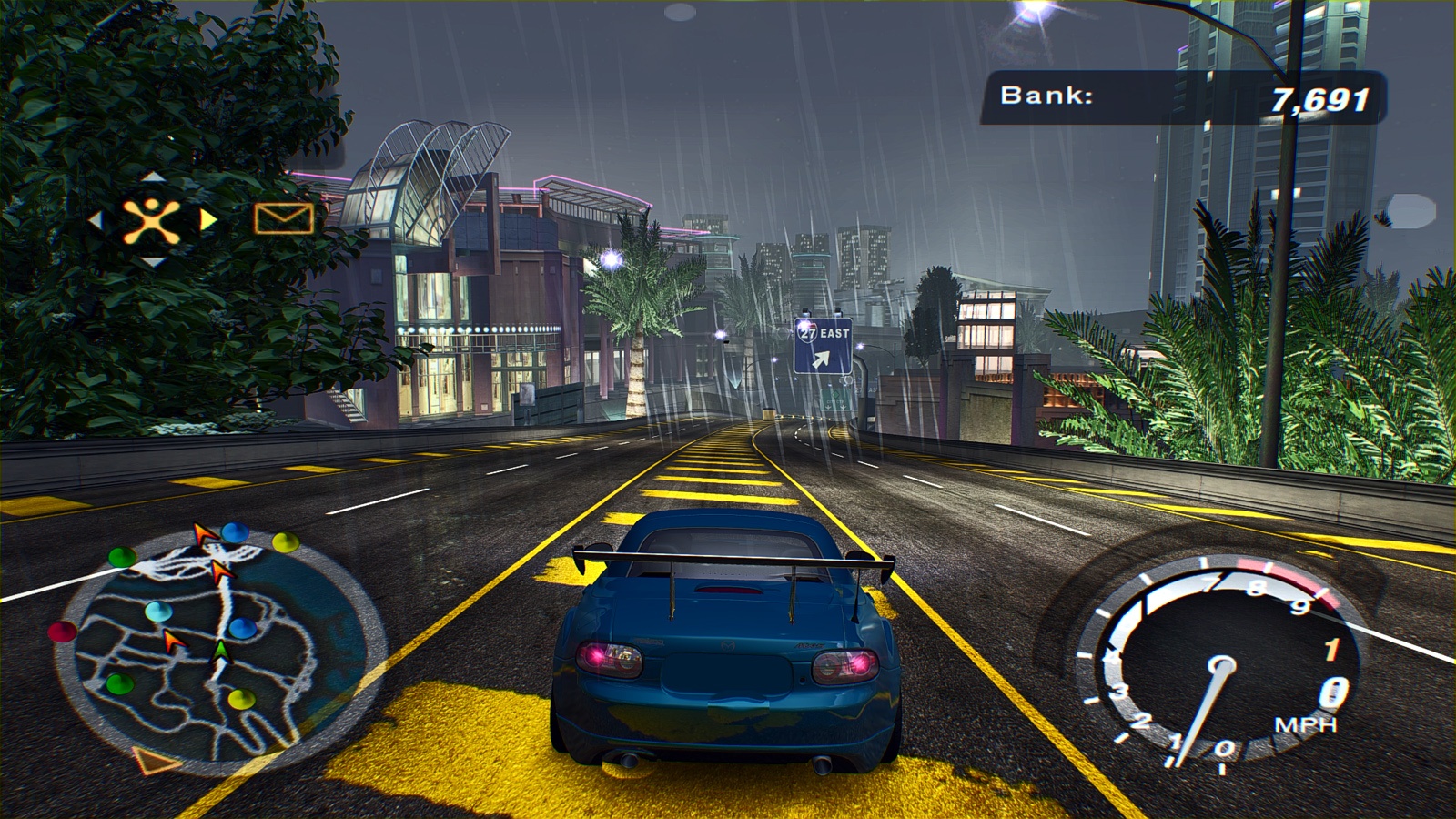Click the white left arrow beside the figure icon
This screenshot has width=1456, height=819.
tap(95, 220)
